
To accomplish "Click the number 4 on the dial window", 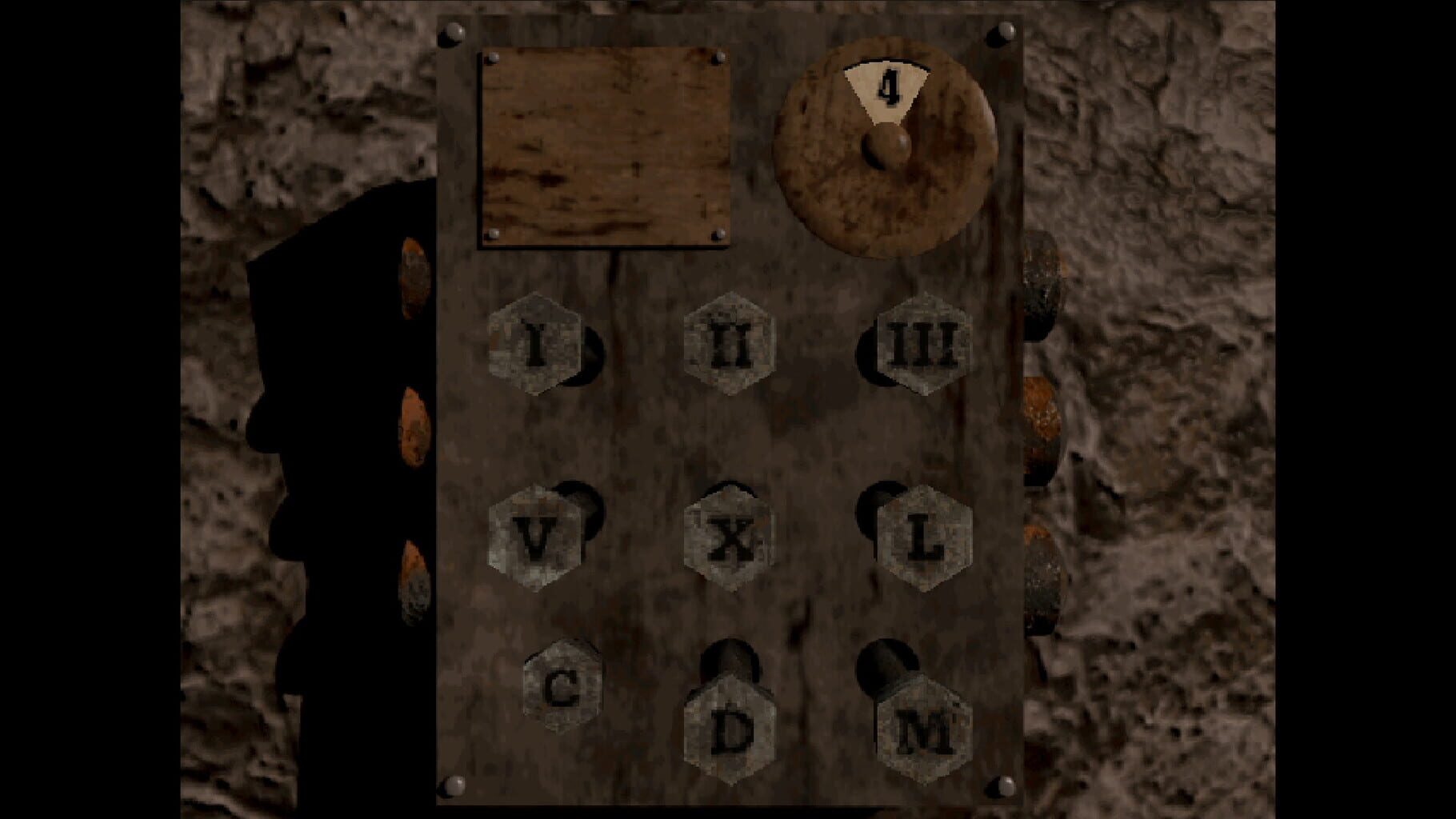I will [888, 84].
